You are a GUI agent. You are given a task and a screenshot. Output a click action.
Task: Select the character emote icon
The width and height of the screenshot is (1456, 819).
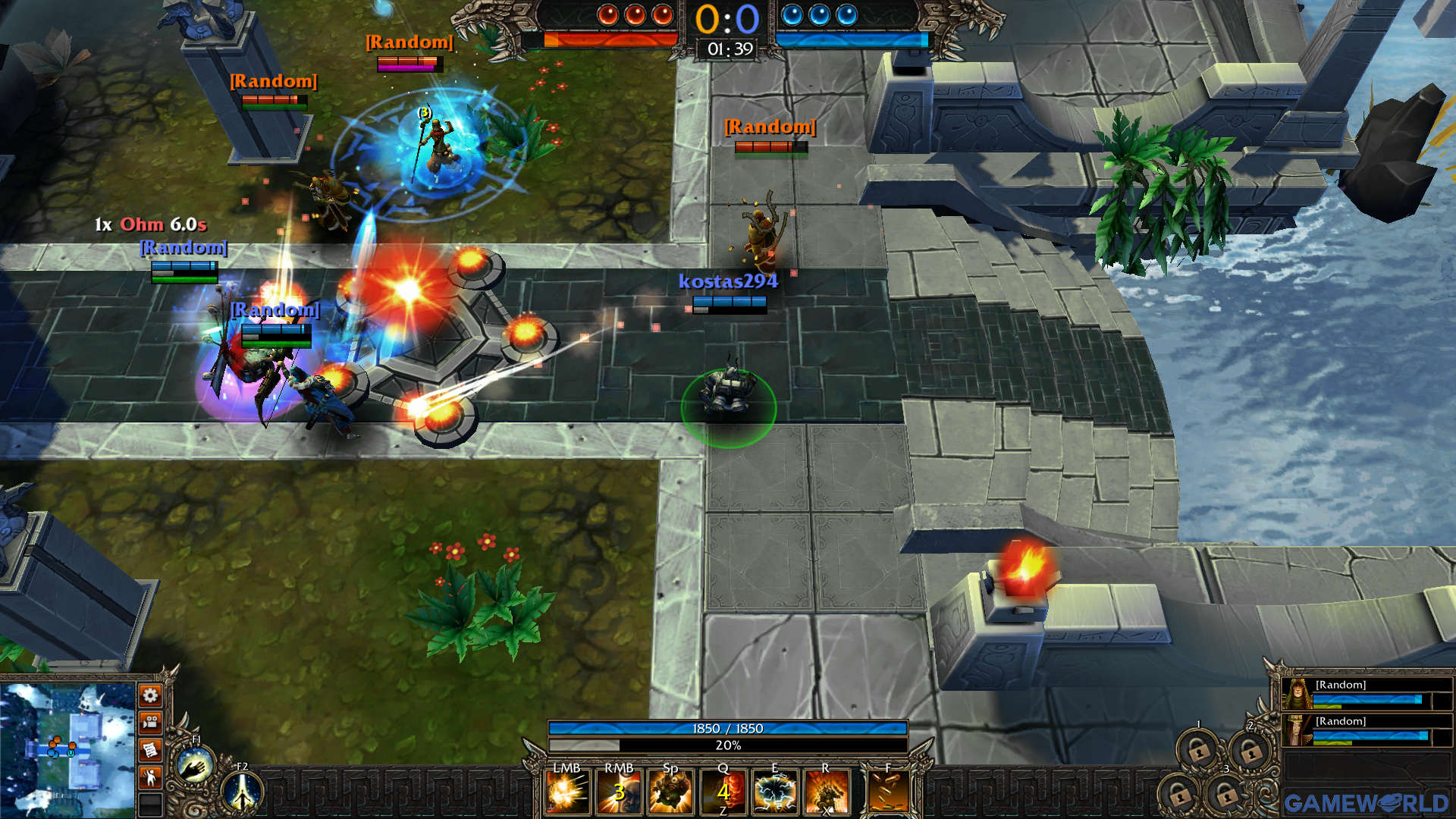point(150,776)
